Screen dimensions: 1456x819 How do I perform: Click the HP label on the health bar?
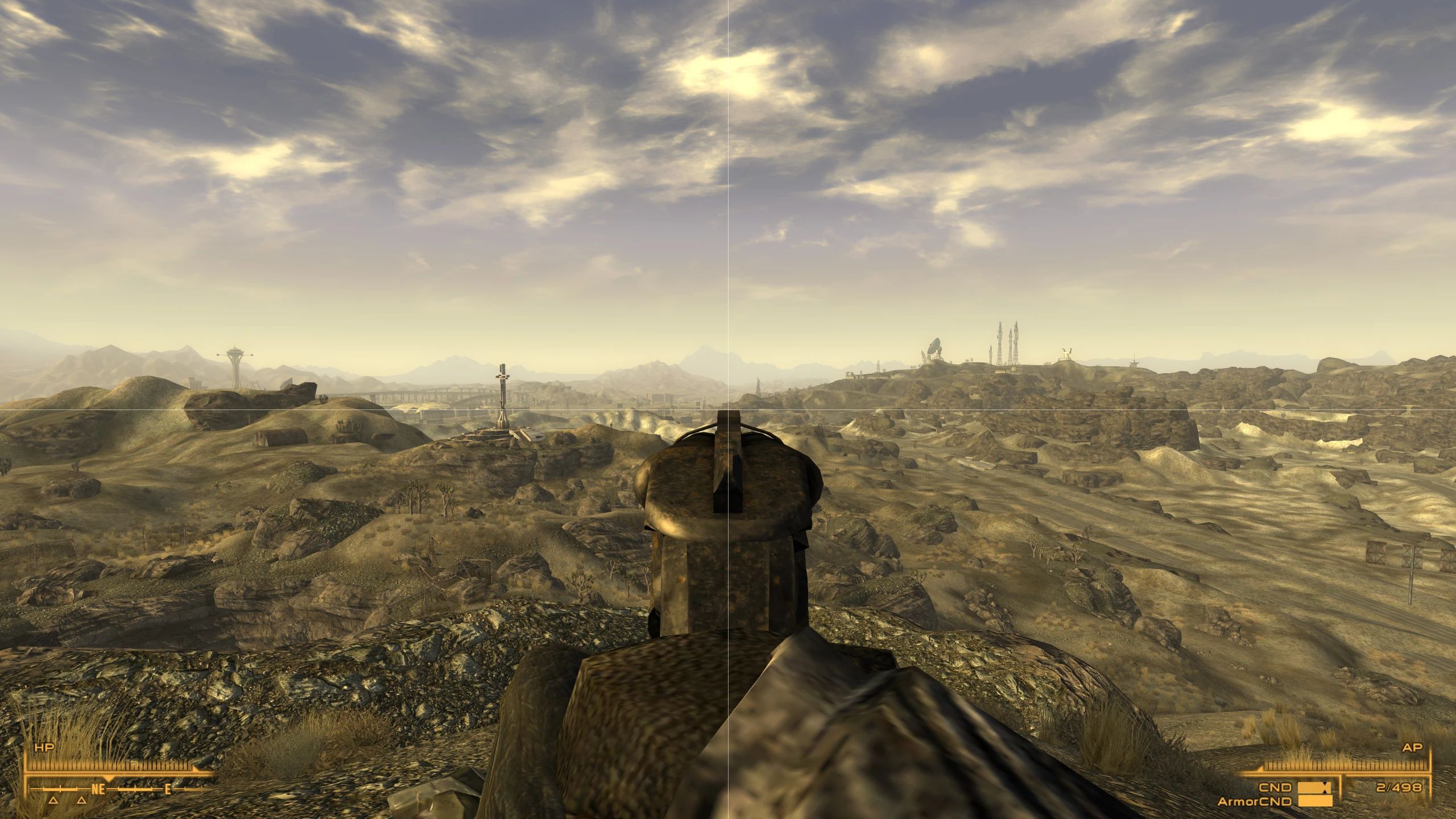44,748
